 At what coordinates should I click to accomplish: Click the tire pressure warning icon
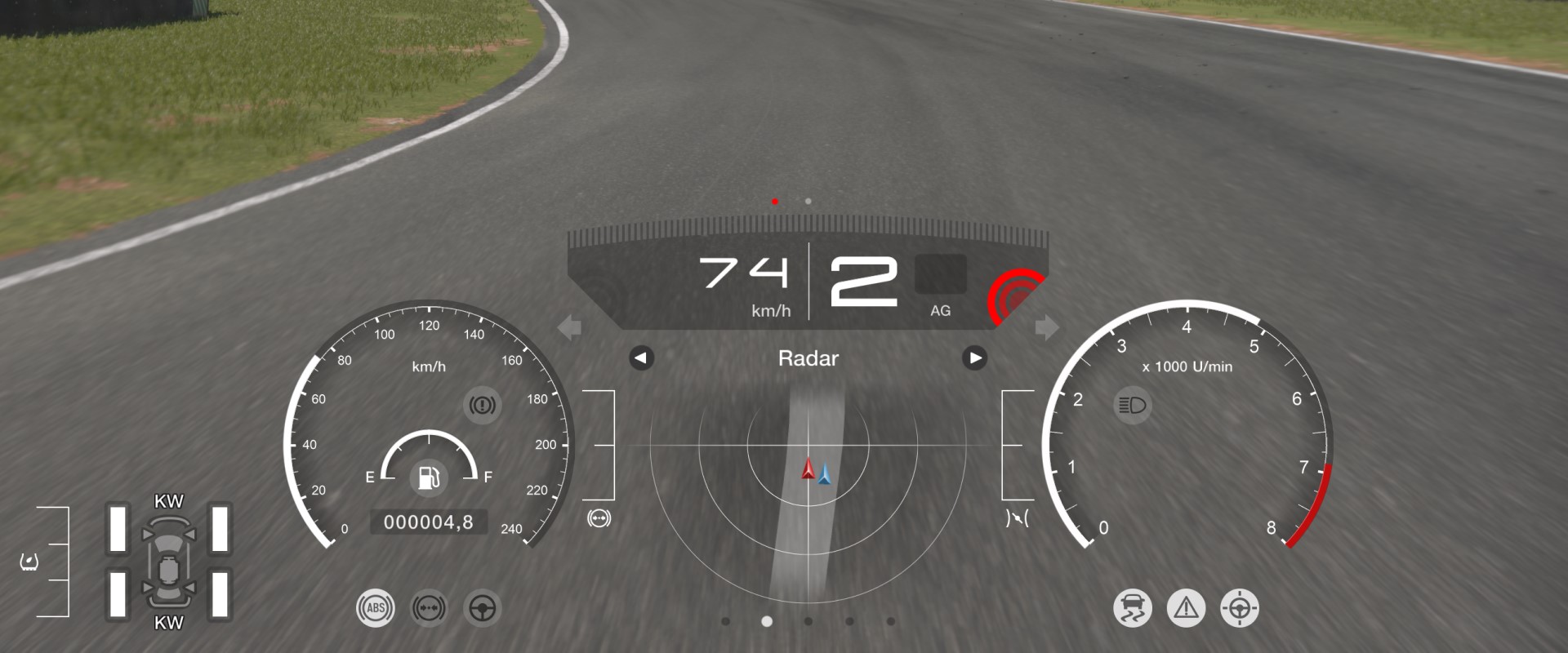click(x=29, y=562)
